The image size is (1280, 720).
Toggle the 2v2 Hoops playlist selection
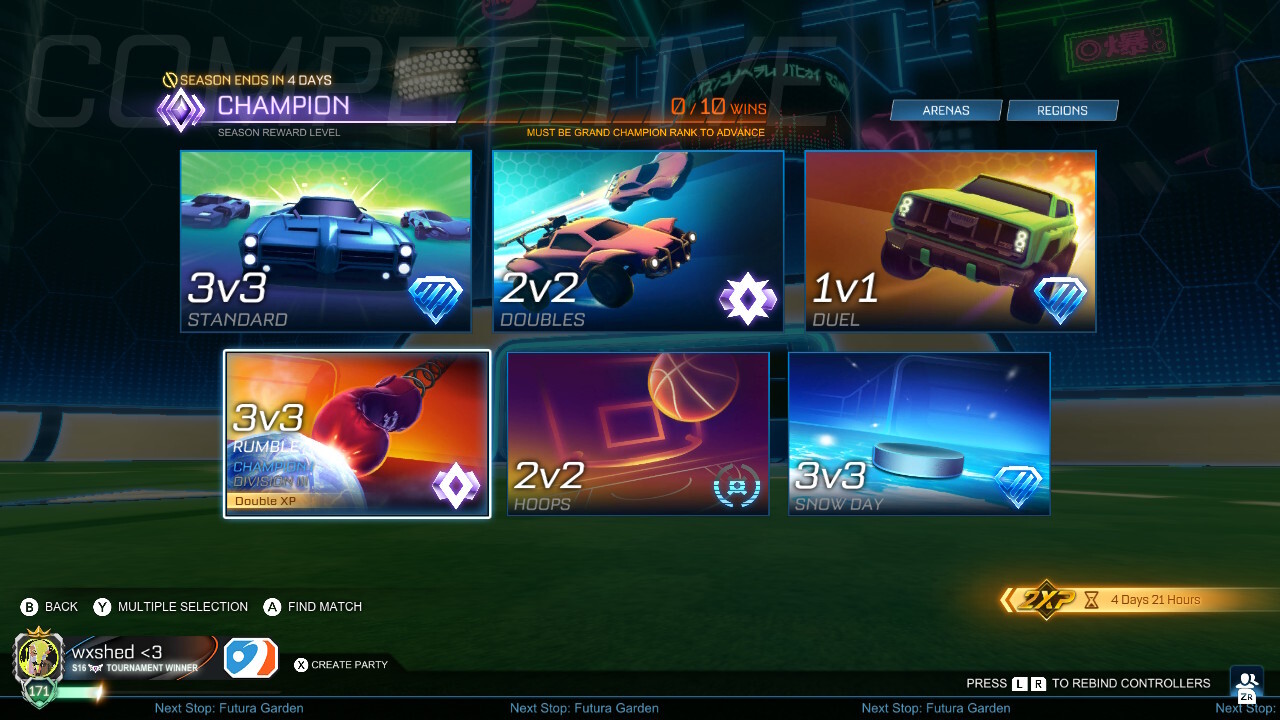[x=638, y=433]
